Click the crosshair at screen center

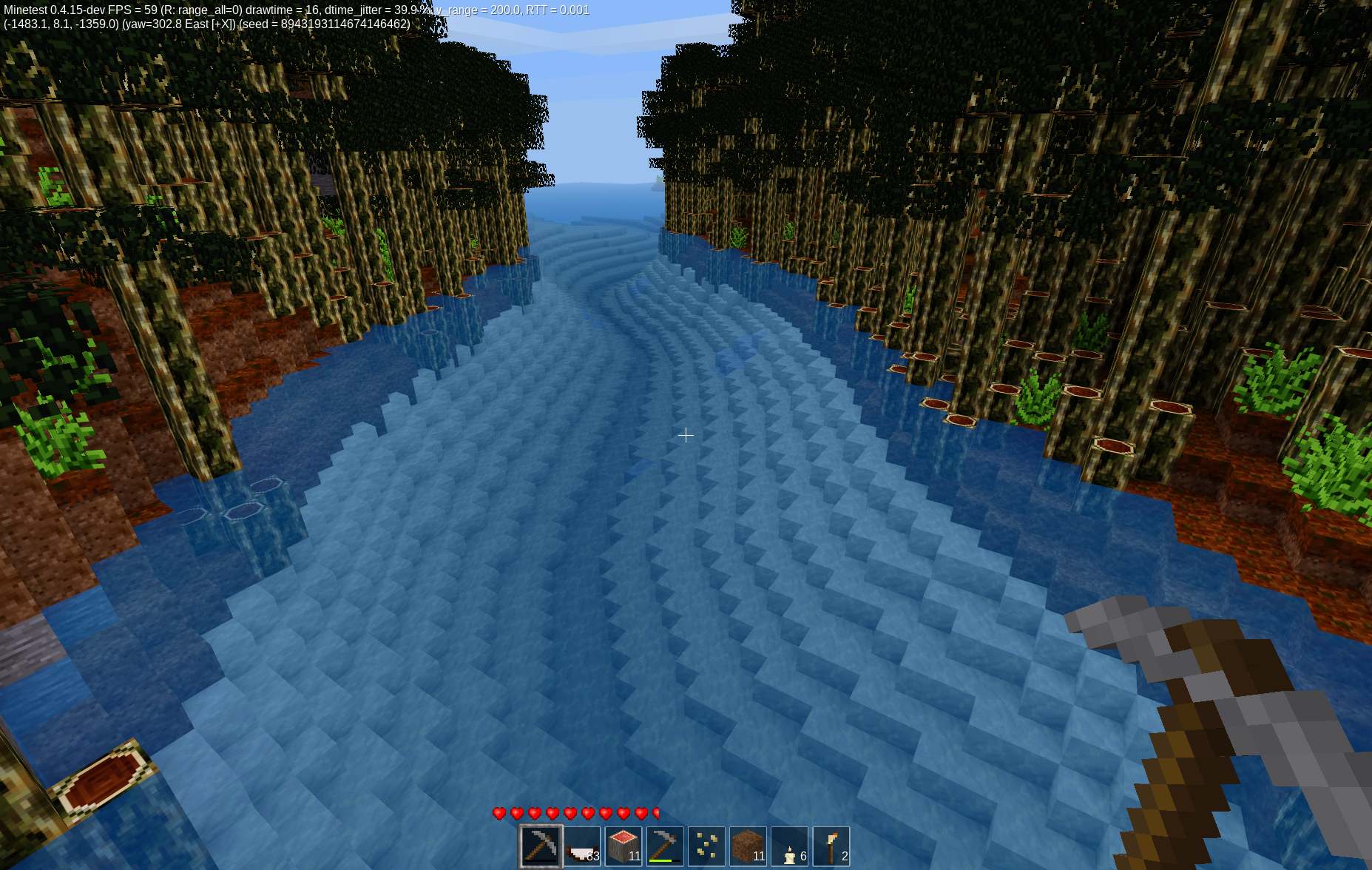pos(686,435)
